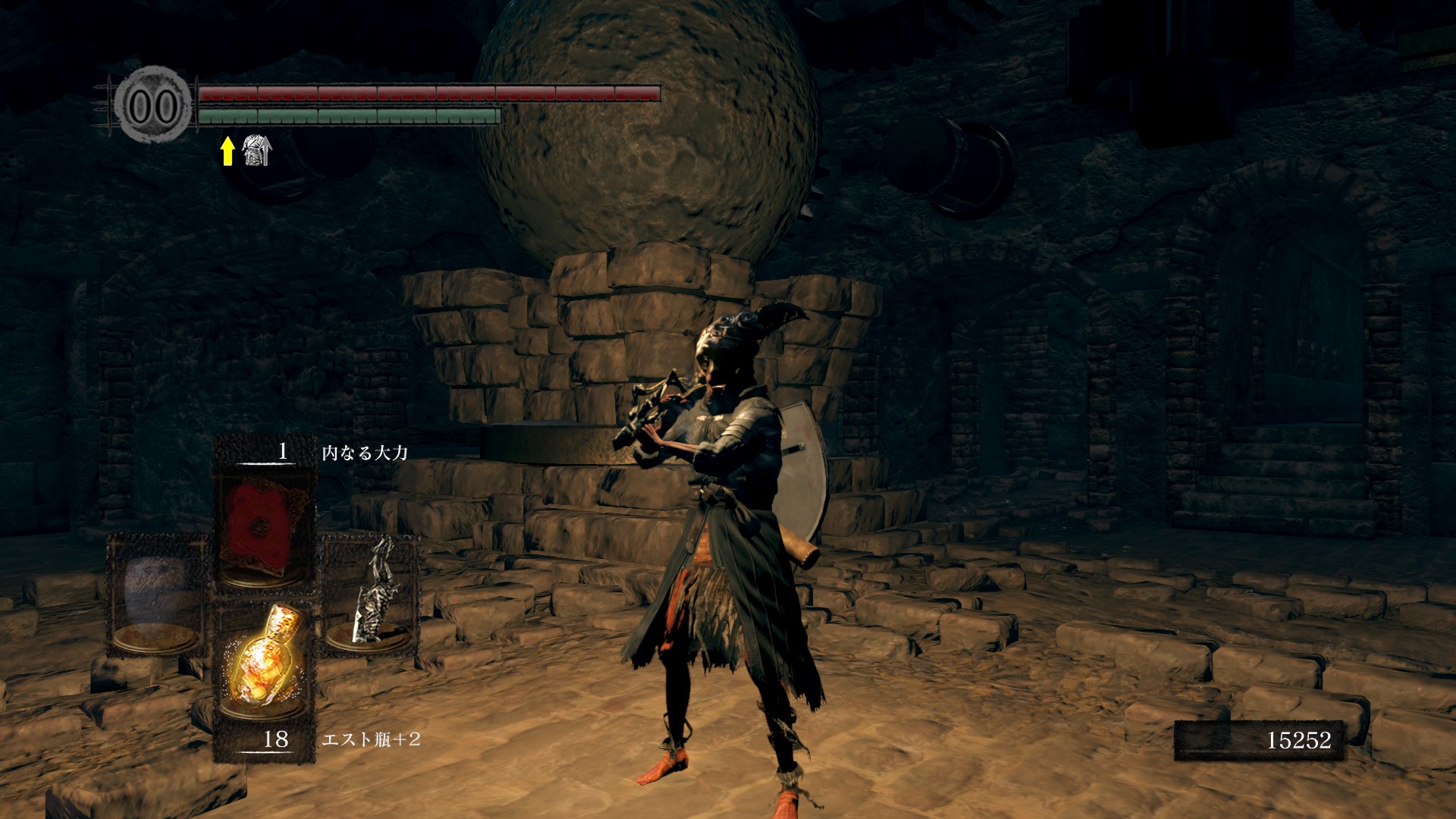Click the left-hand shield equipment slot
Image resolution: width=1456 pixels, height=819 pixels.
tap(157, 595)
